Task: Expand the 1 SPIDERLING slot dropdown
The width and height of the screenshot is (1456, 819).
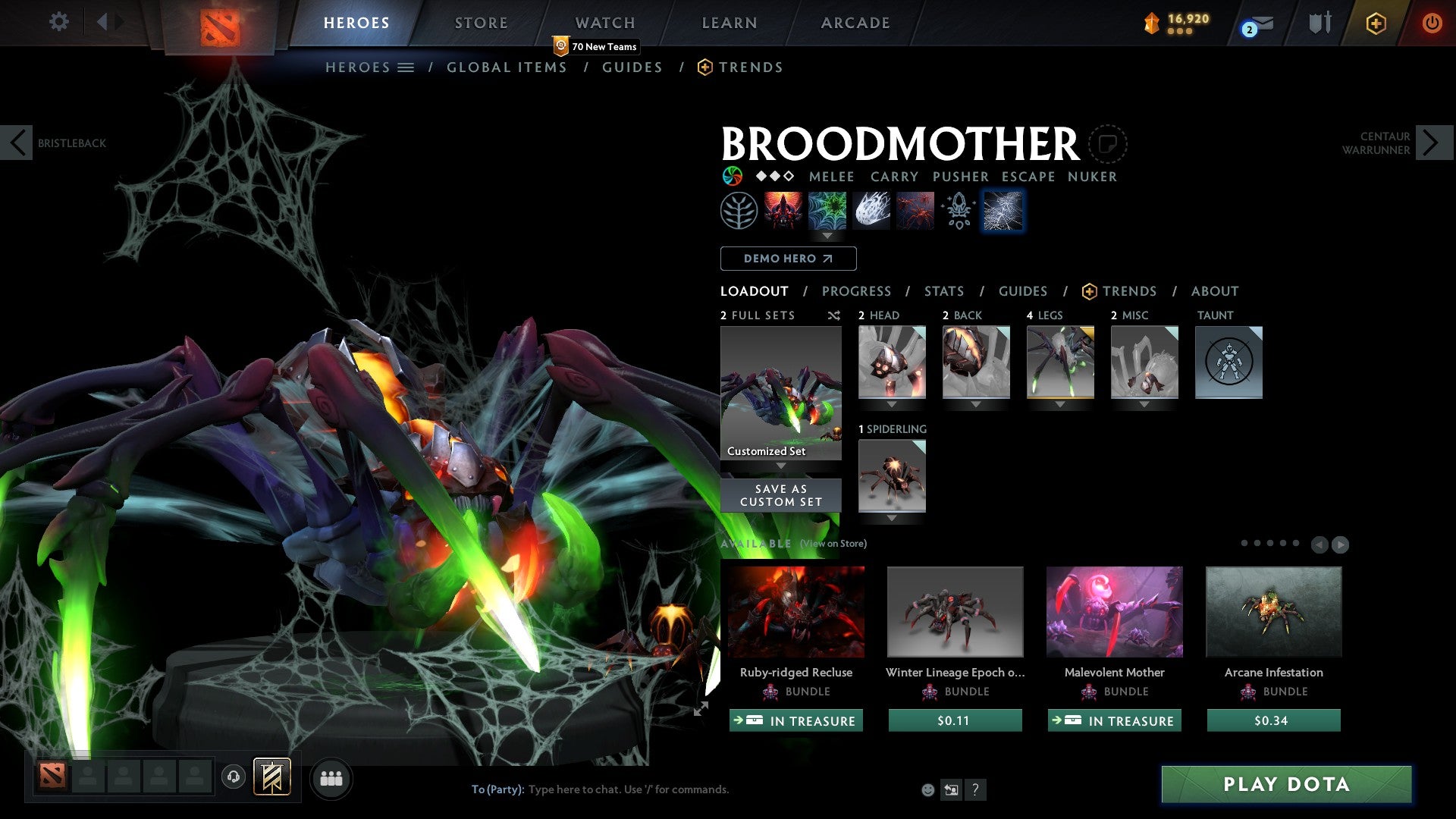Action: coord(892,518)
